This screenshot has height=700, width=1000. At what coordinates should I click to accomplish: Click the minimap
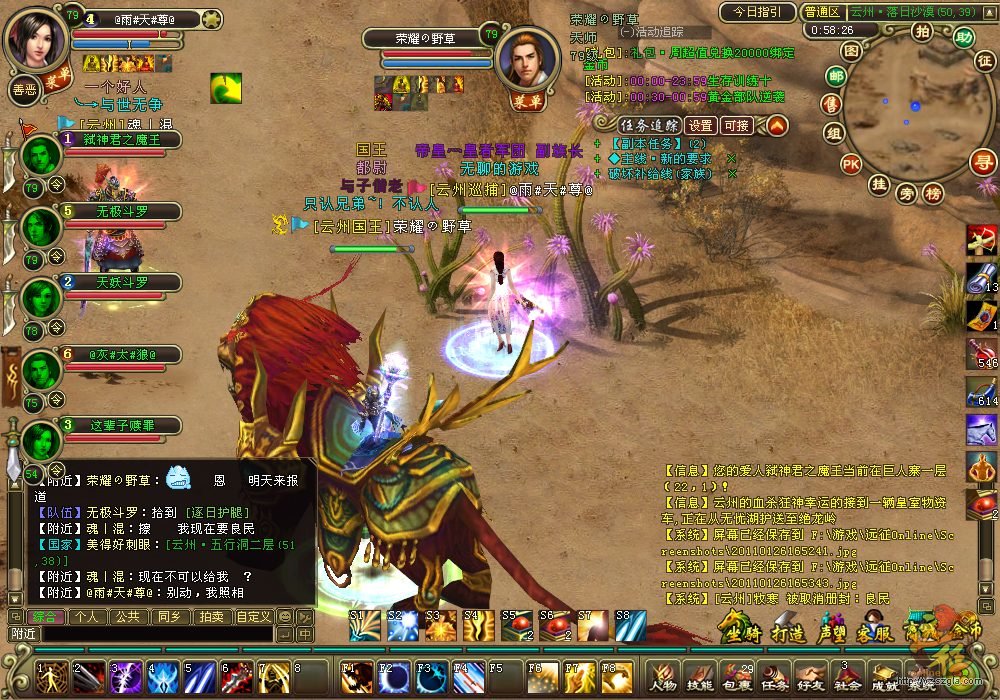[908, 108]
